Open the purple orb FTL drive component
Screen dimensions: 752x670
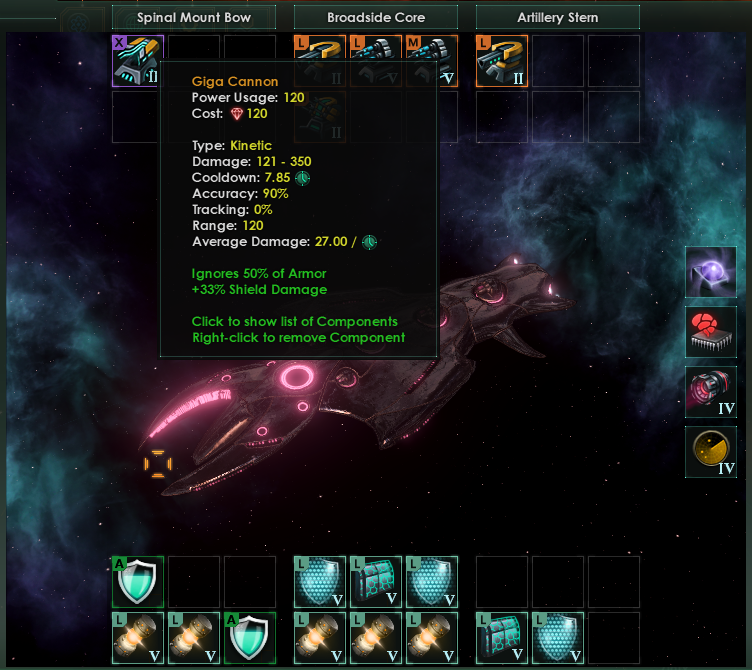710,273
